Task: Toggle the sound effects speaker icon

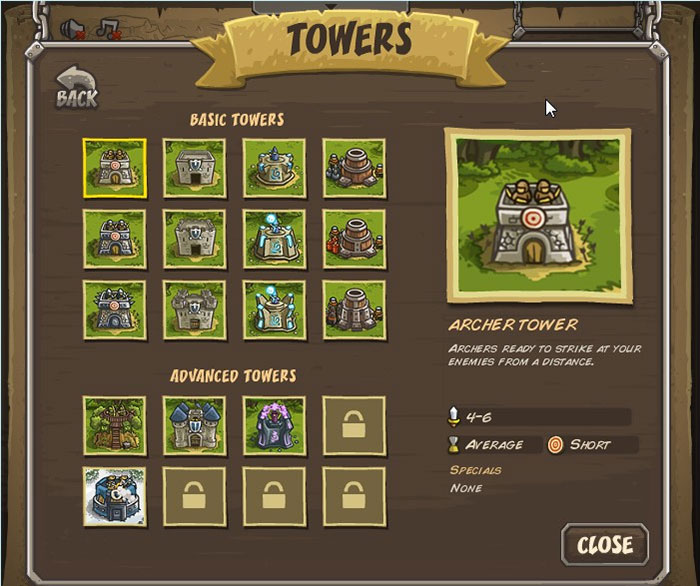Action: coord(73,29)
